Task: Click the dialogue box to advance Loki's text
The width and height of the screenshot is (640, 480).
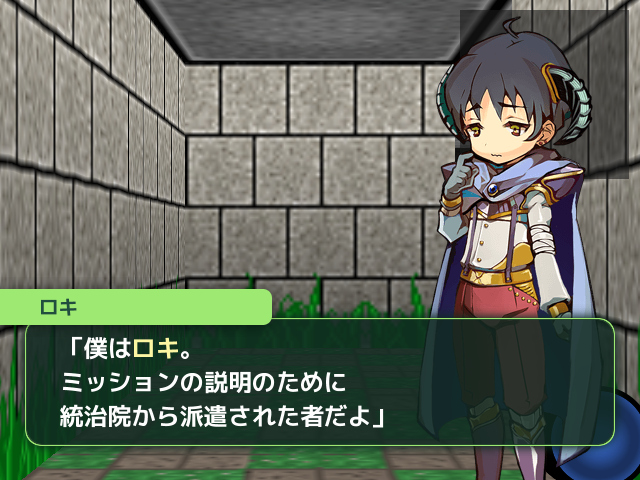Action: pyautogui.click(x=318, y=382)
